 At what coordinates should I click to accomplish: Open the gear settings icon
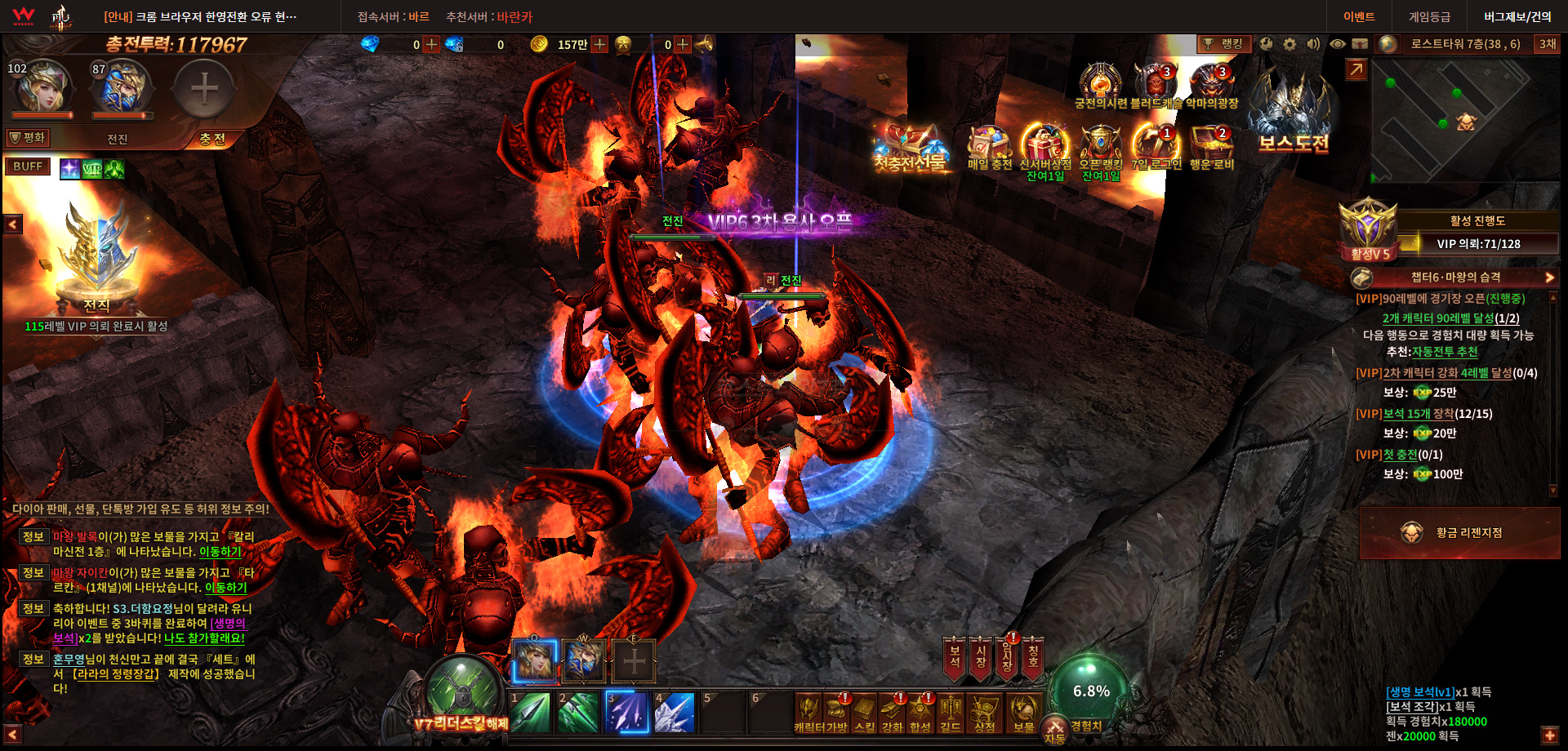coord(1290,44)
